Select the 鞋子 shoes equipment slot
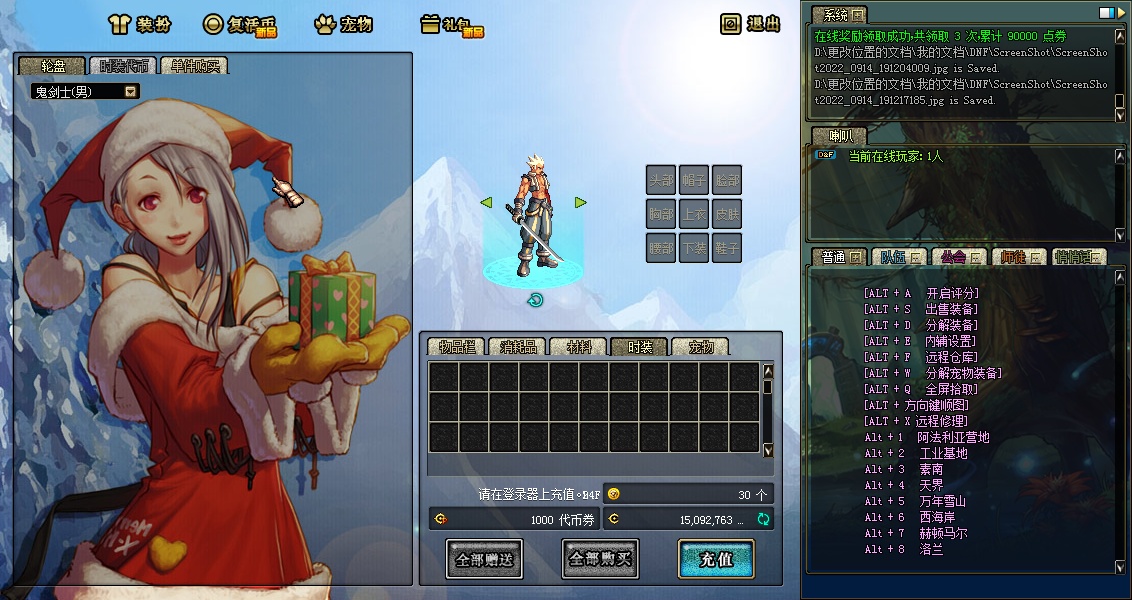 click(727, 246)
